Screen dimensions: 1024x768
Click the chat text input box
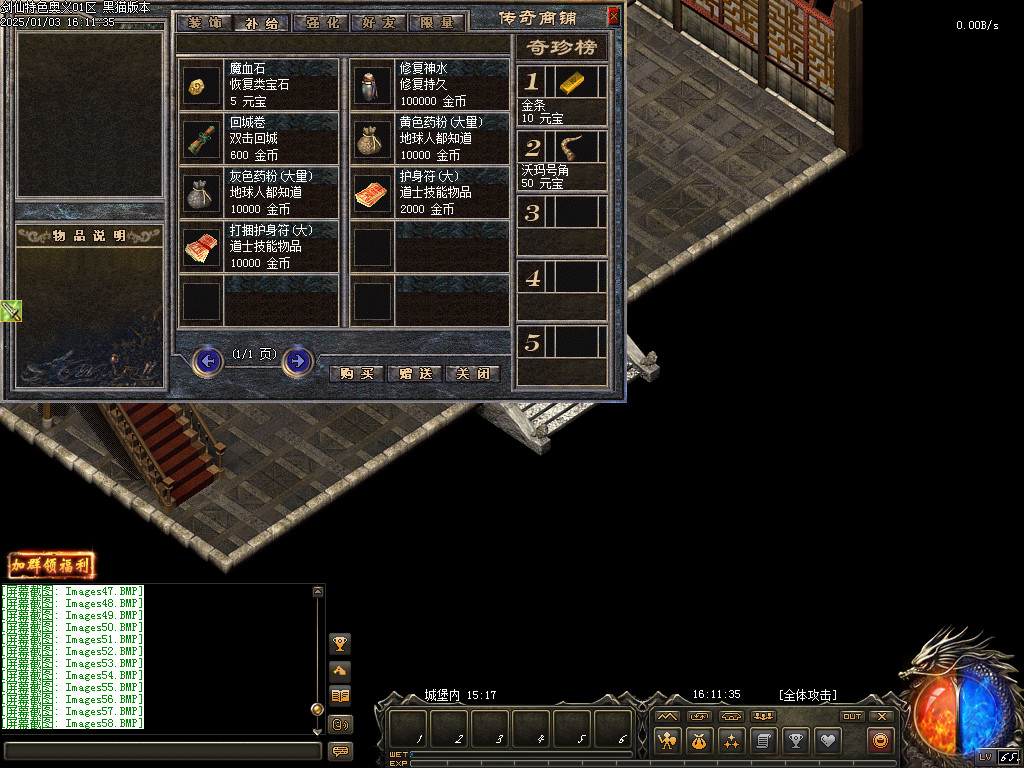[162, 750]
